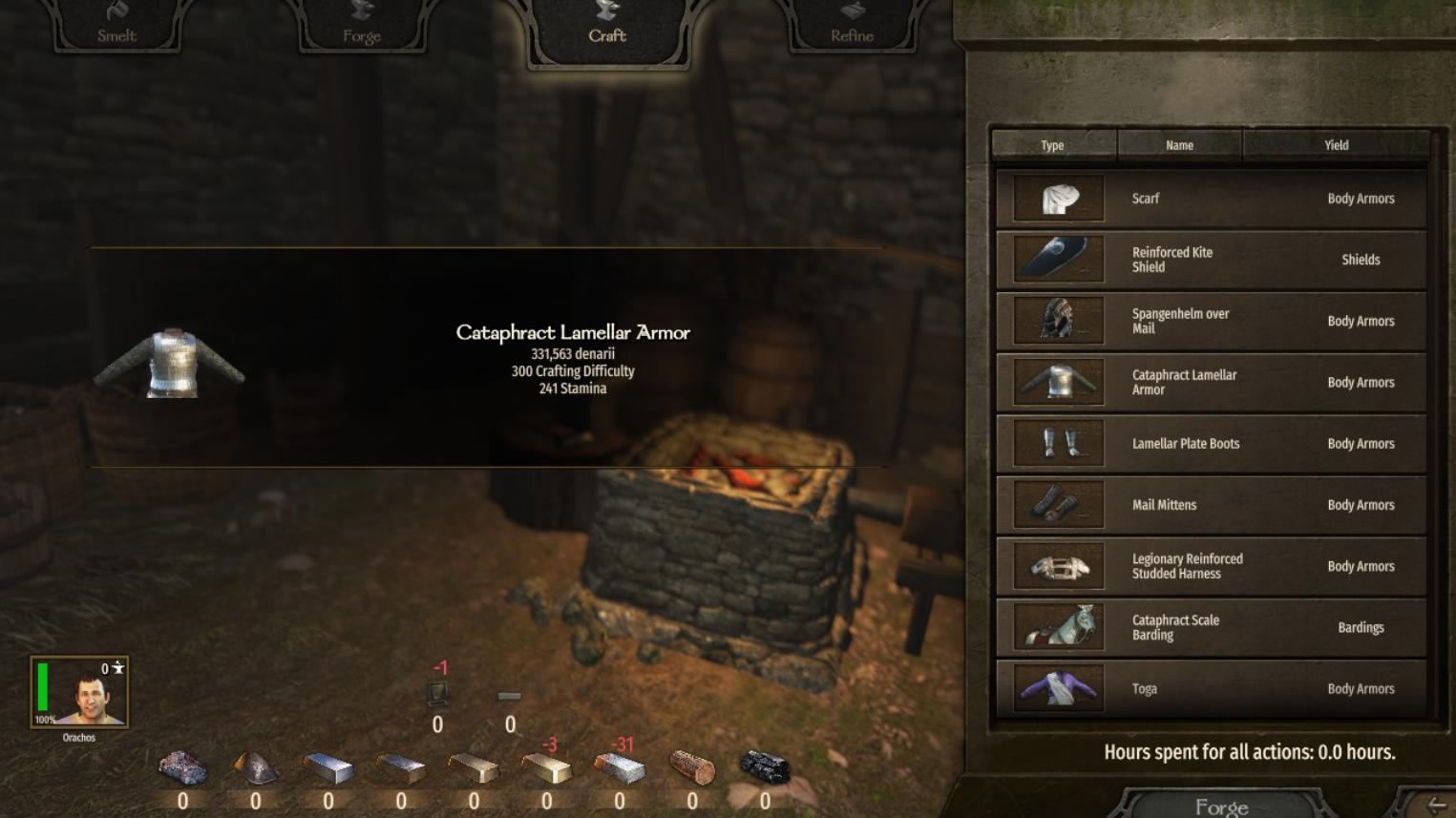Select Cataphract Lamellar Armor in the list

click(x=1211, y=382)
